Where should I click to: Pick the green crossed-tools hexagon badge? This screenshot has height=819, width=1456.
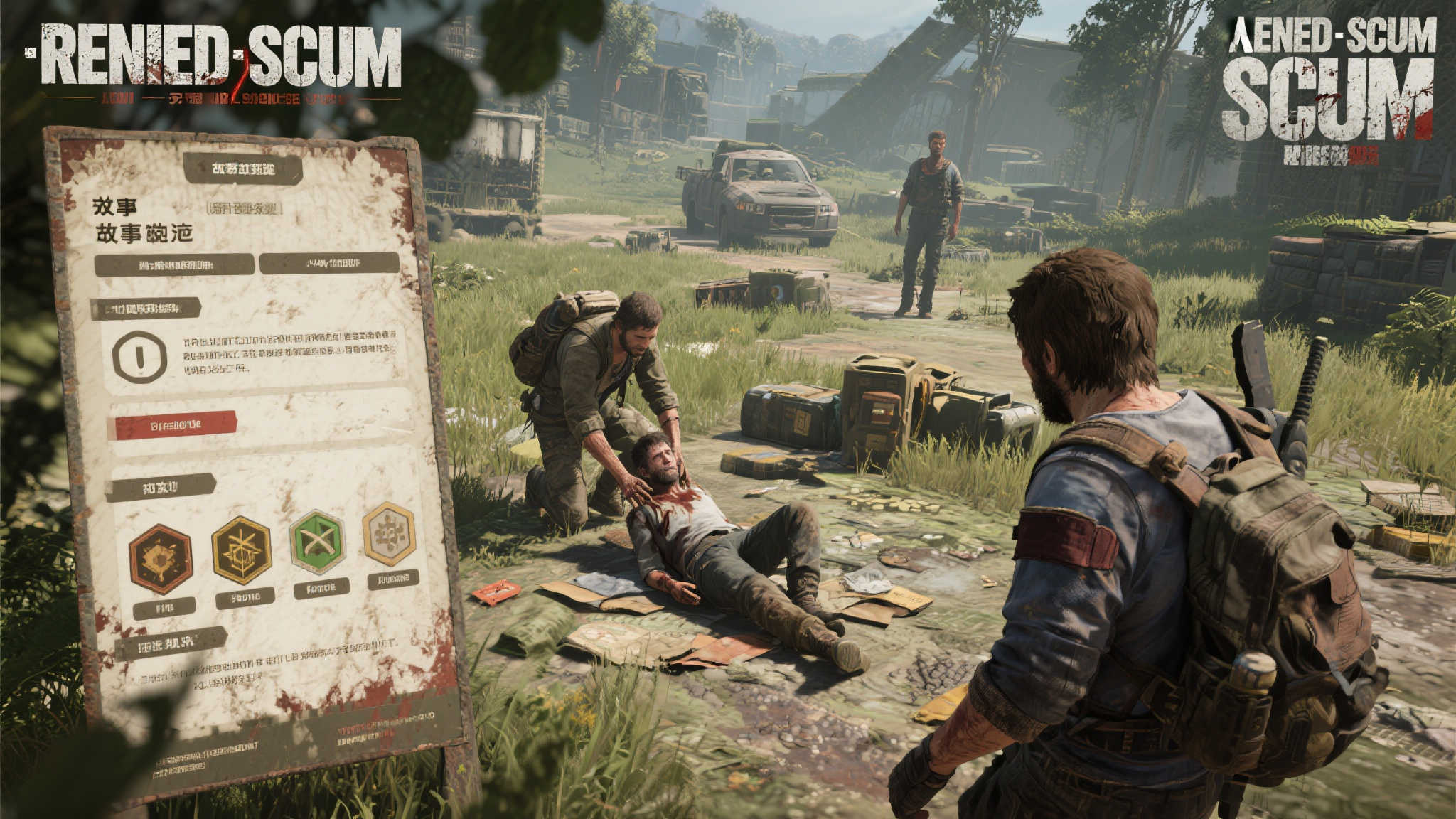[x=317, y=542]
